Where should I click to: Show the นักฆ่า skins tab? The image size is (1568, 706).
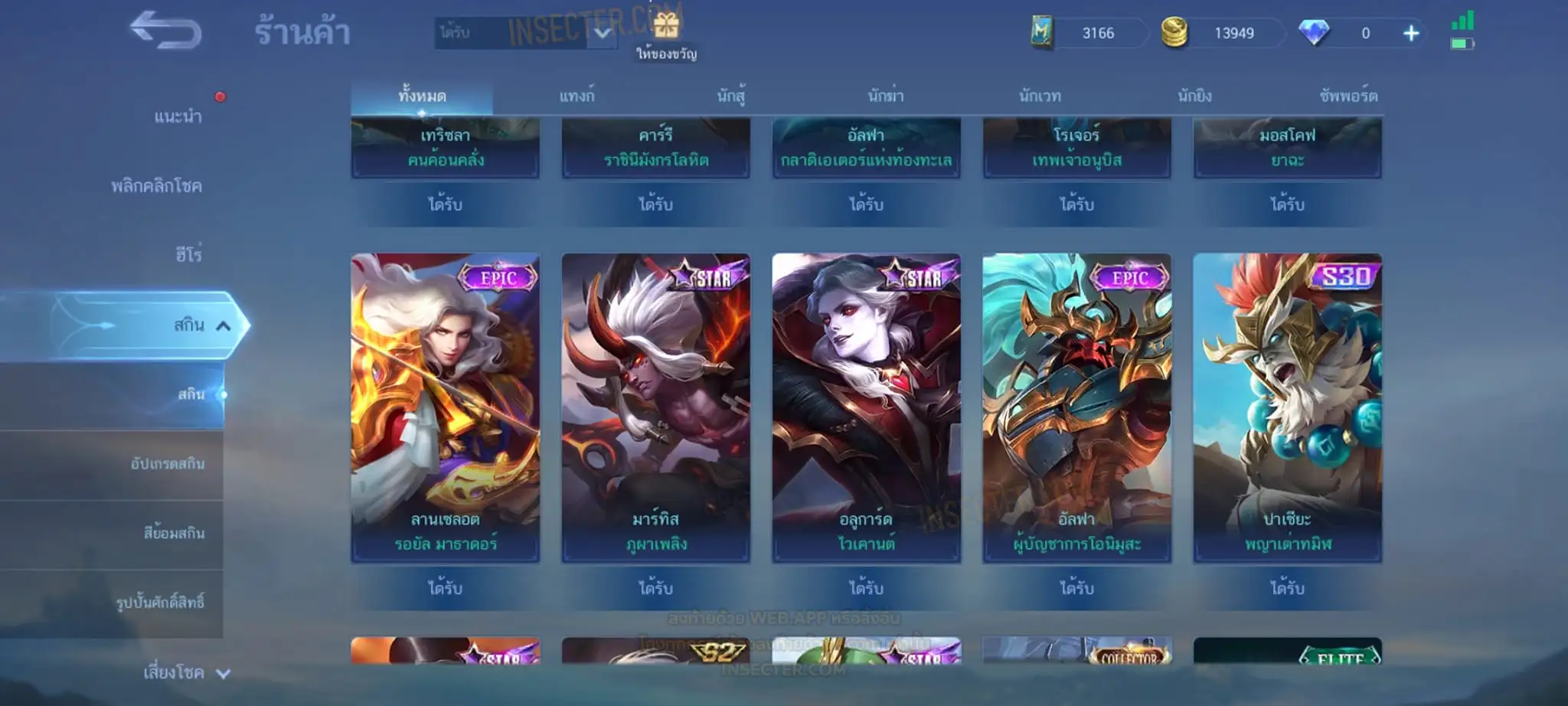click(886, 96)
